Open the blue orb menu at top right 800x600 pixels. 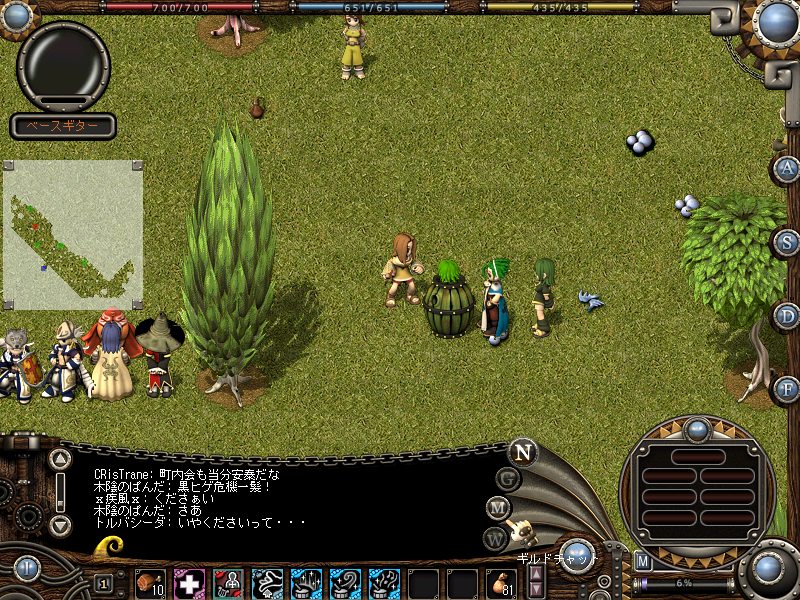point(776,22)
